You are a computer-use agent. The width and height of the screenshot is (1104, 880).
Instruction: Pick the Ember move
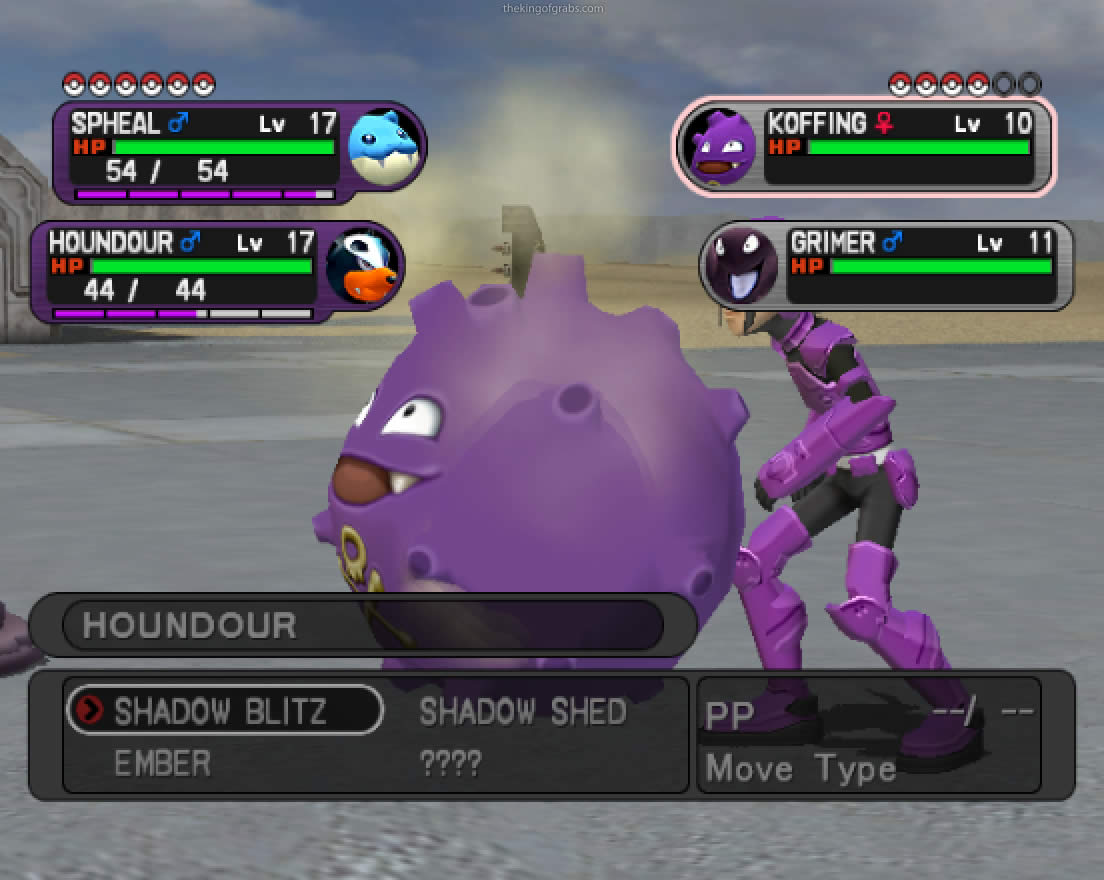(162, 764)
